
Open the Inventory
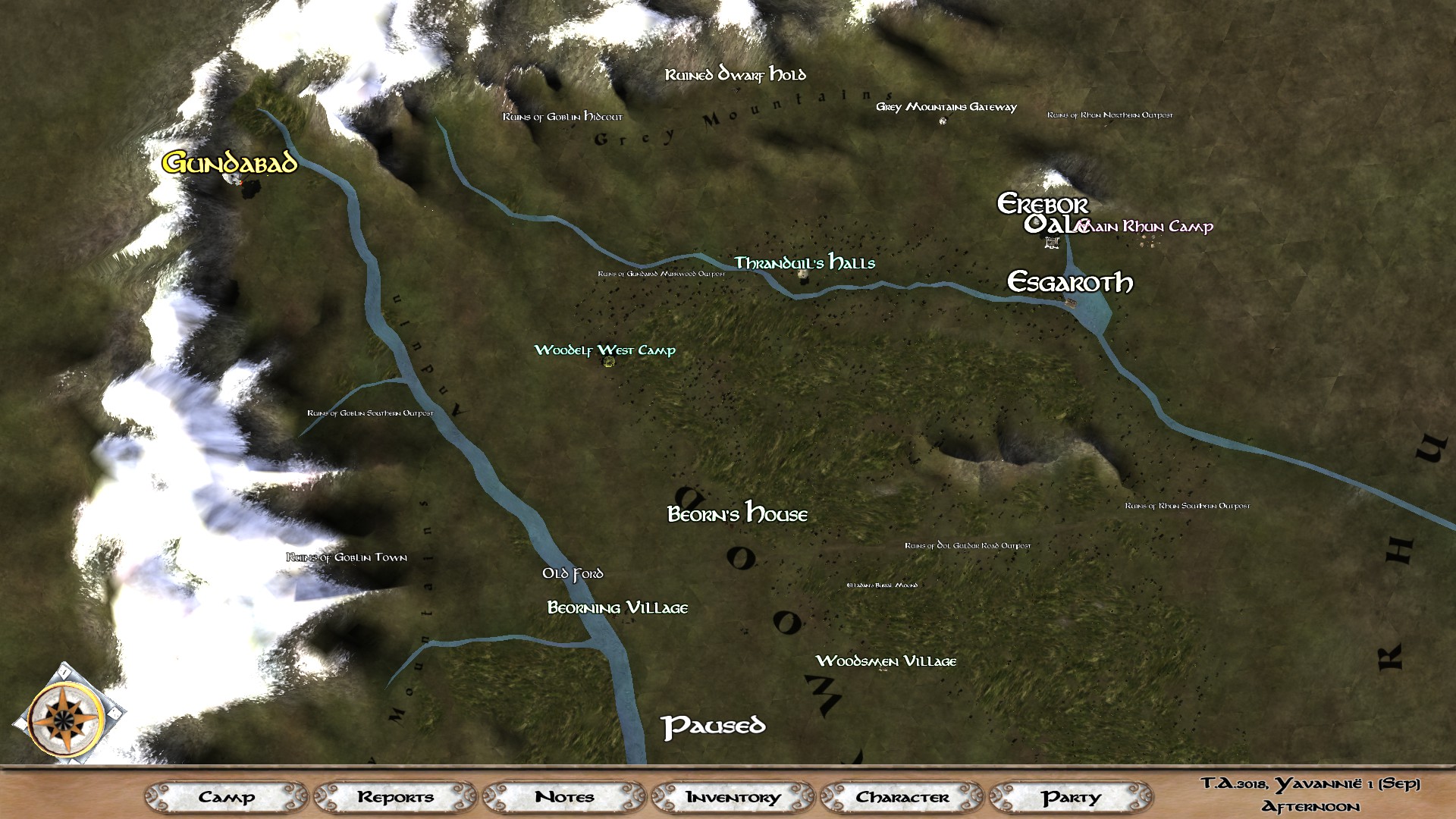(x=733, y=797)
